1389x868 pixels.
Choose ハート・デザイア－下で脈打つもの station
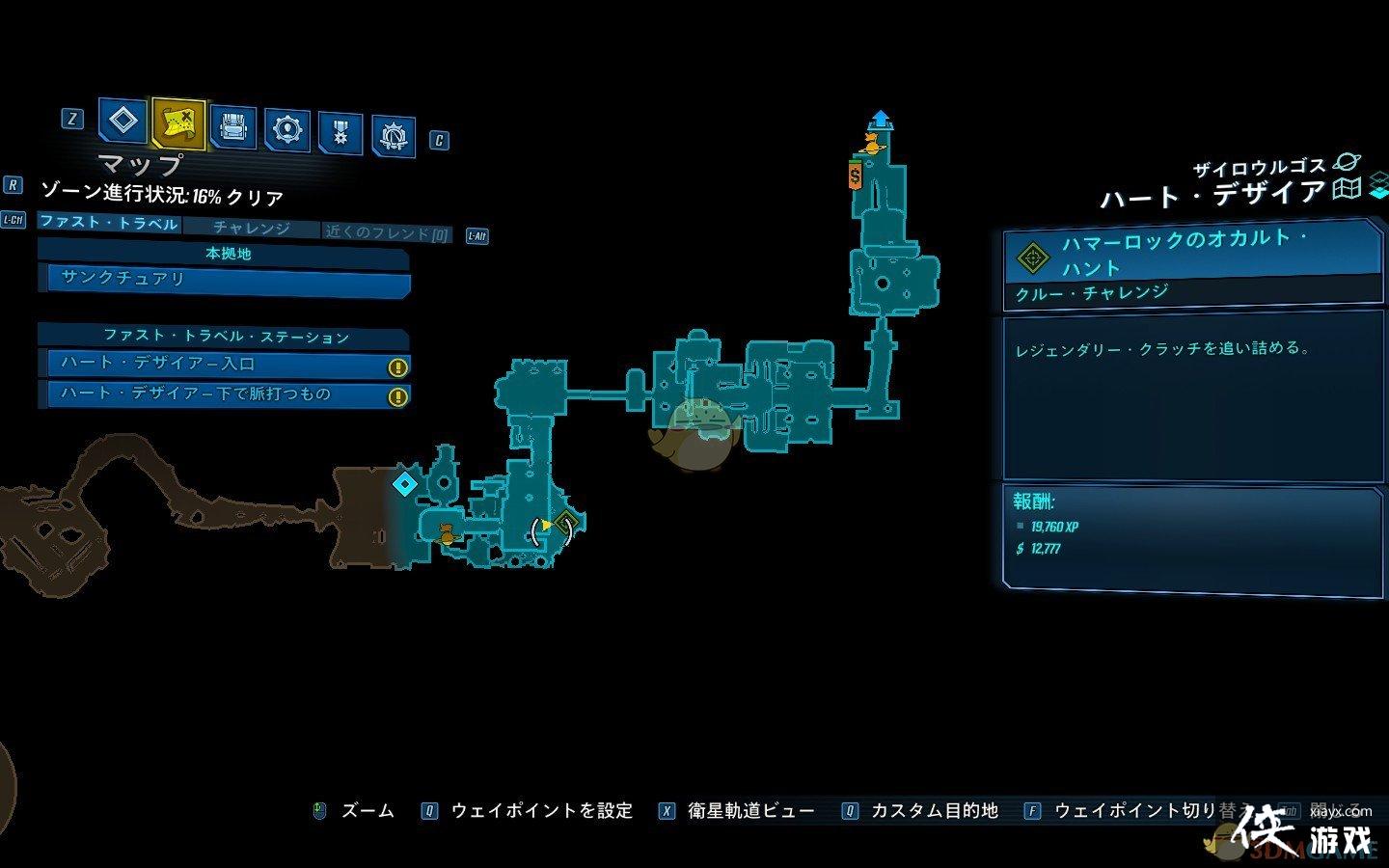click(x=224, y=394)
